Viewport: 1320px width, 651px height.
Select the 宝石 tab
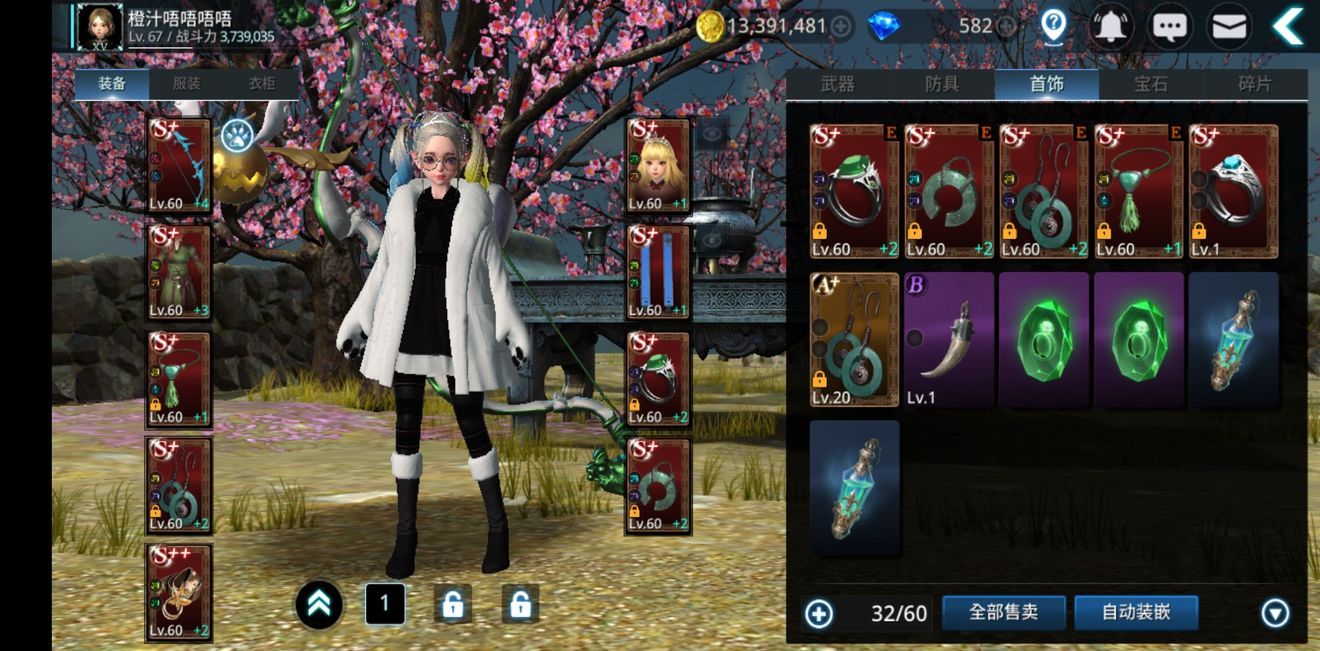click(1150, 84)
